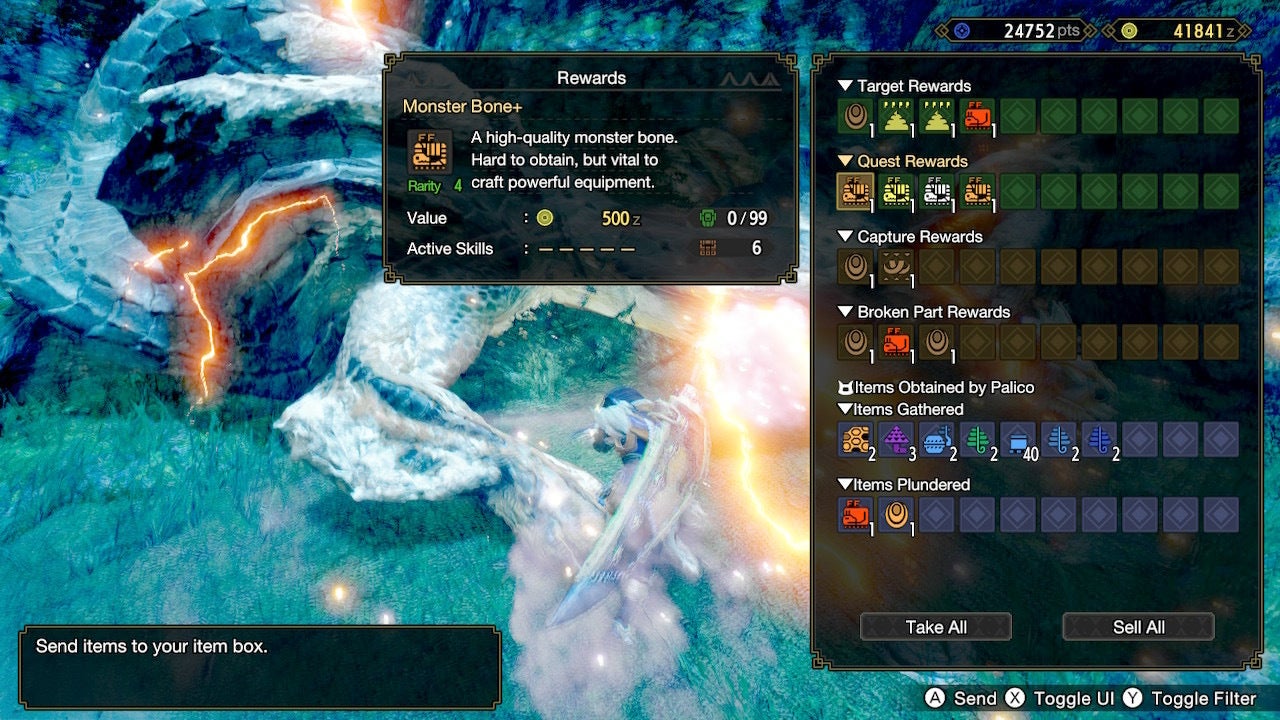The width and height of the screenshot is (1280, 720).
Task: Select the honeycomb icon in Items Gathered
Action: tap(855, 439)
